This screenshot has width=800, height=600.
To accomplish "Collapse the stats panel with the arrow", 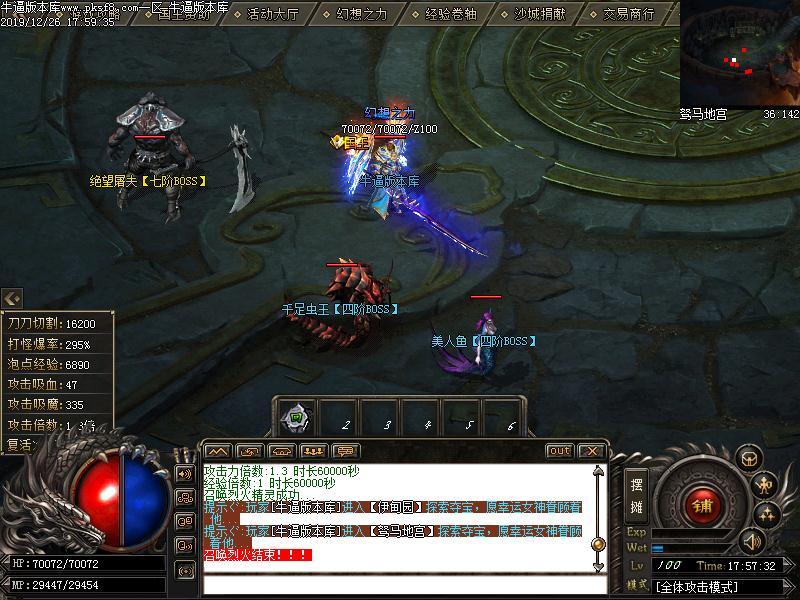I will tap(11, 298).
